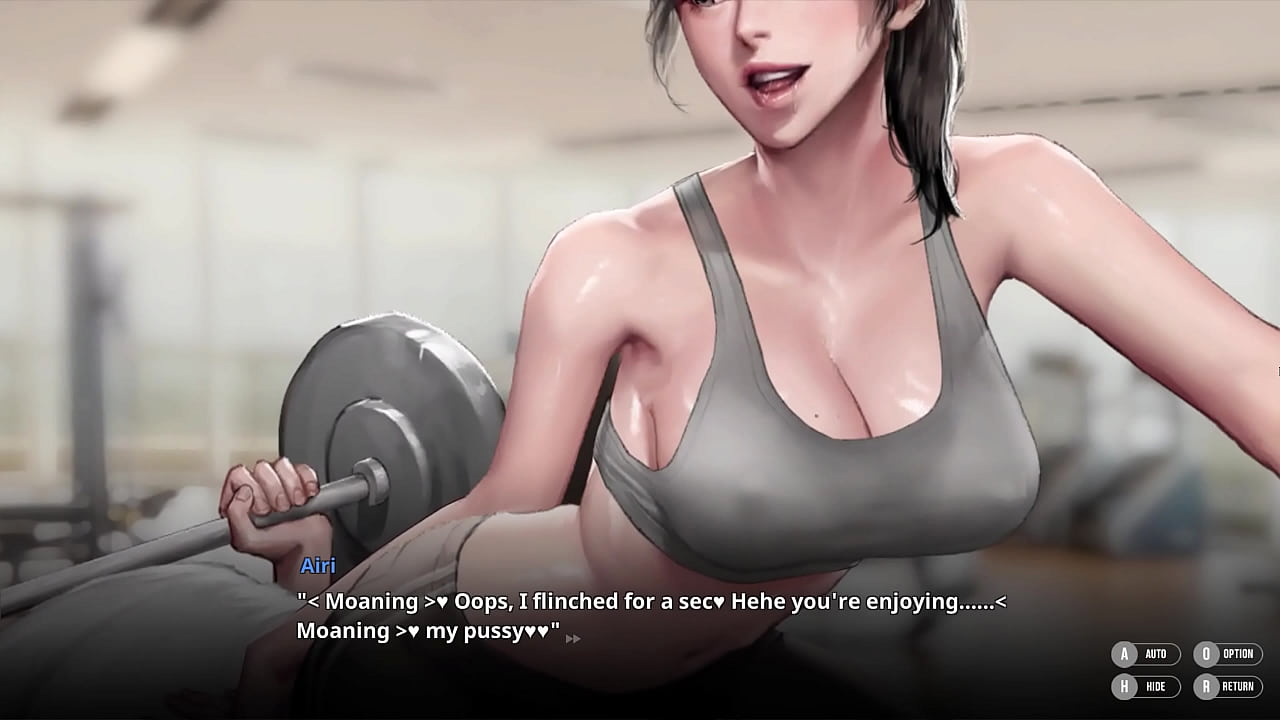Click Airi's blue name label
Screen dimensions: 1280x720
316,566
